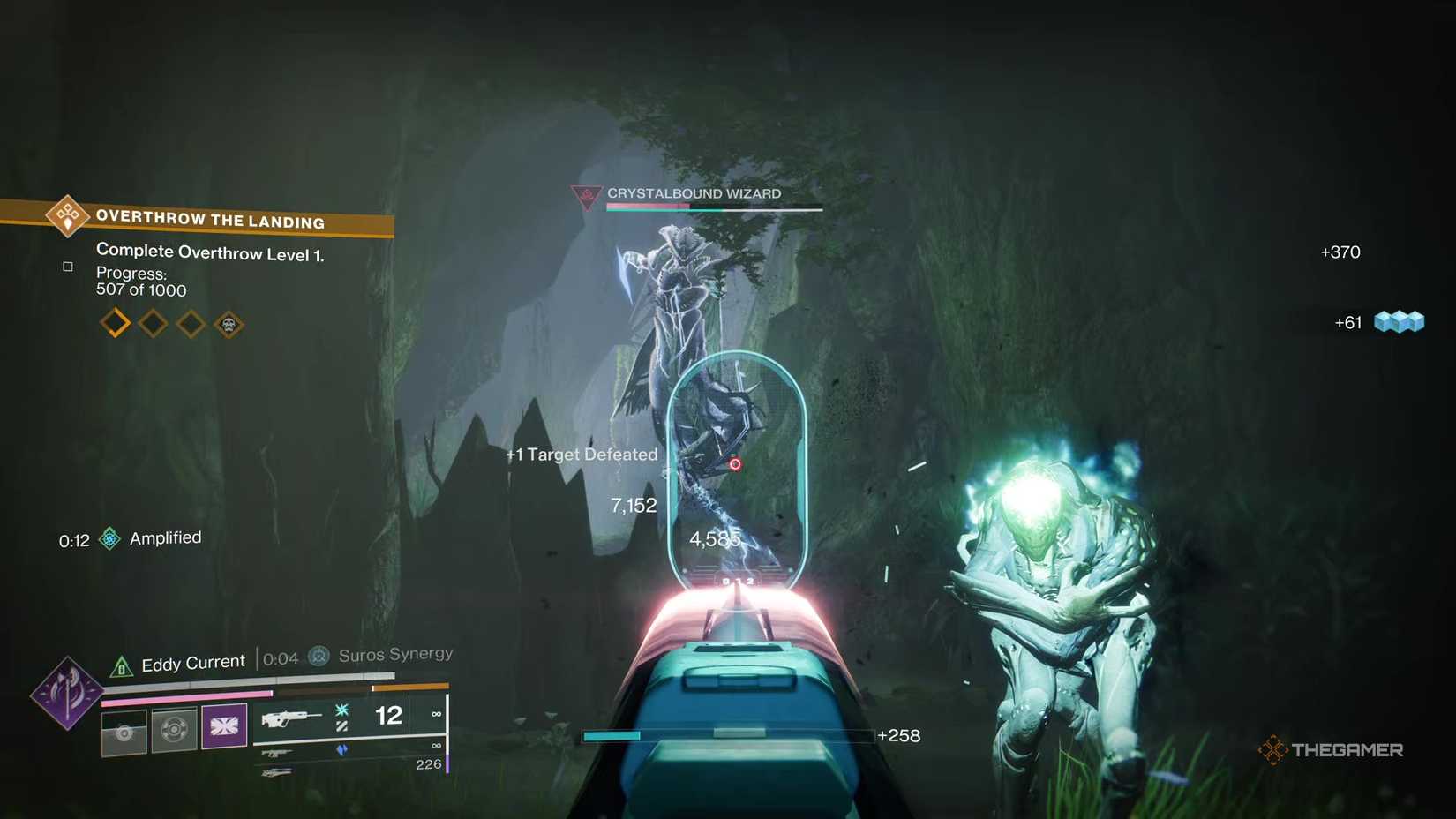
Task: Select the Crystalbound Wizard title banner
Action: pyautogui.click(x=693, y=193)
